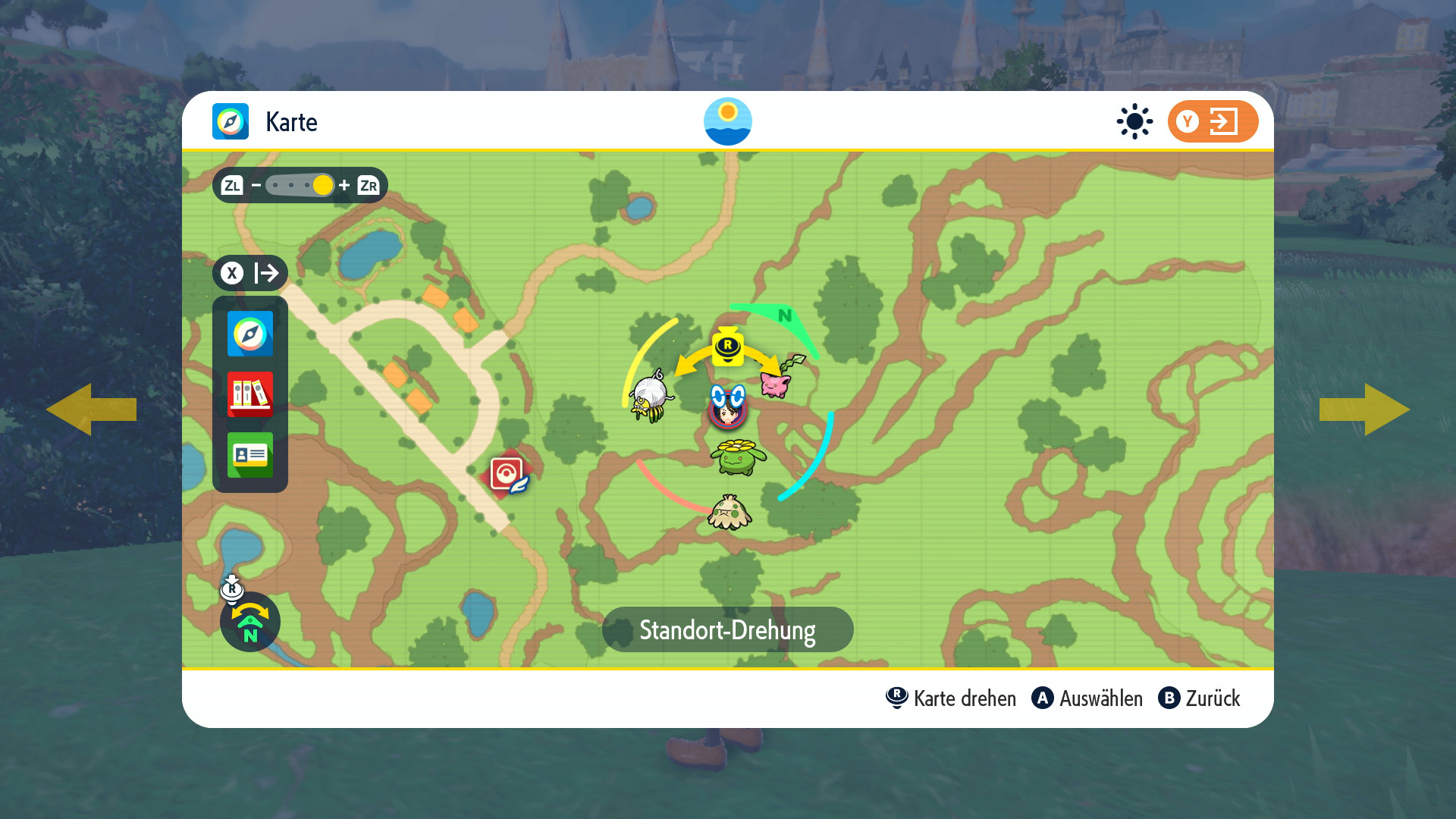This screenshot has width=1456, height=819.
Task: Open the trainer profile card app
Action: tap(250, 455)
